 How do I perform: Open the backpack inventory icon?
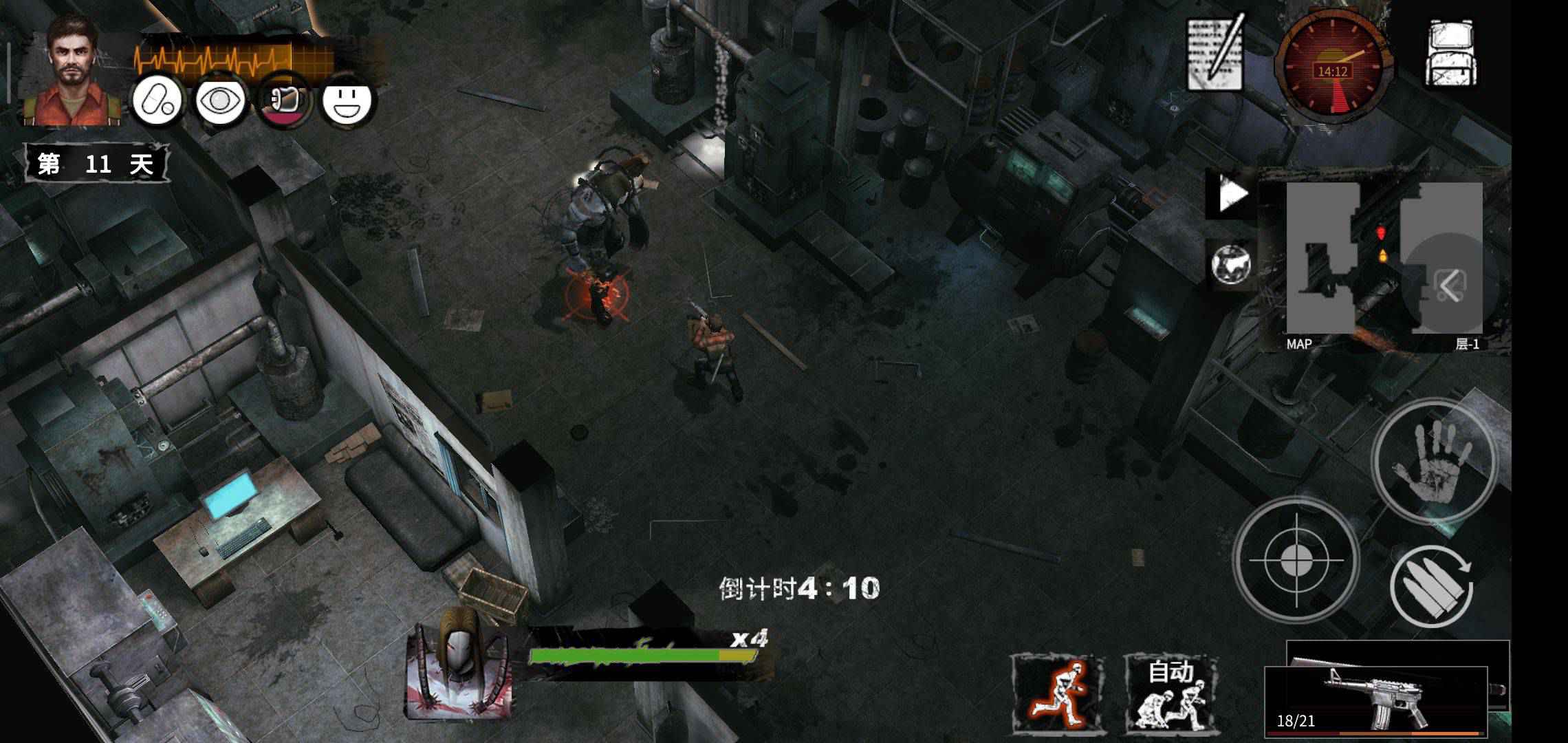point(1453,52)
